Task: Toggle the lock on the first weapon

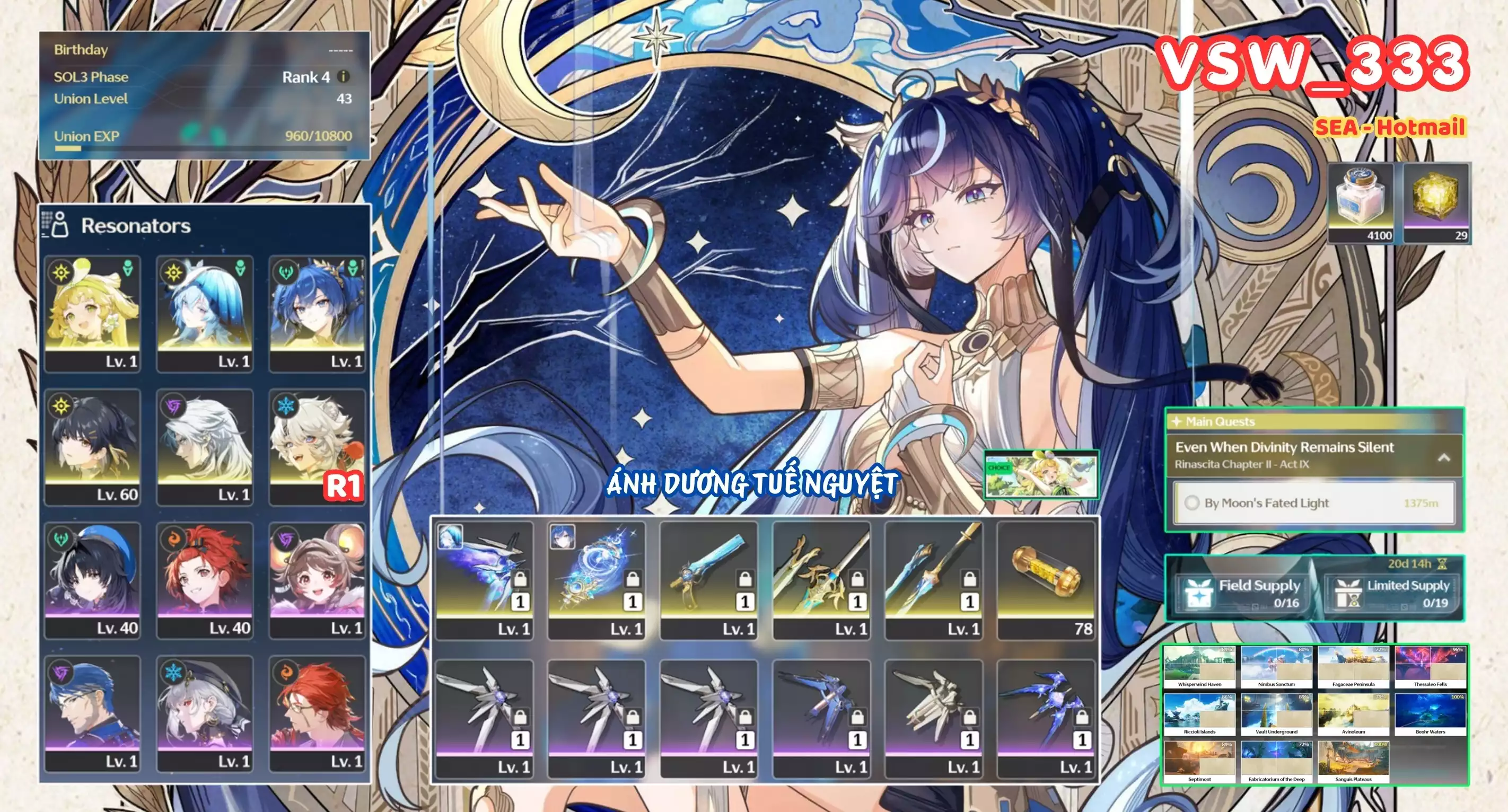Action: pos(521,579)
